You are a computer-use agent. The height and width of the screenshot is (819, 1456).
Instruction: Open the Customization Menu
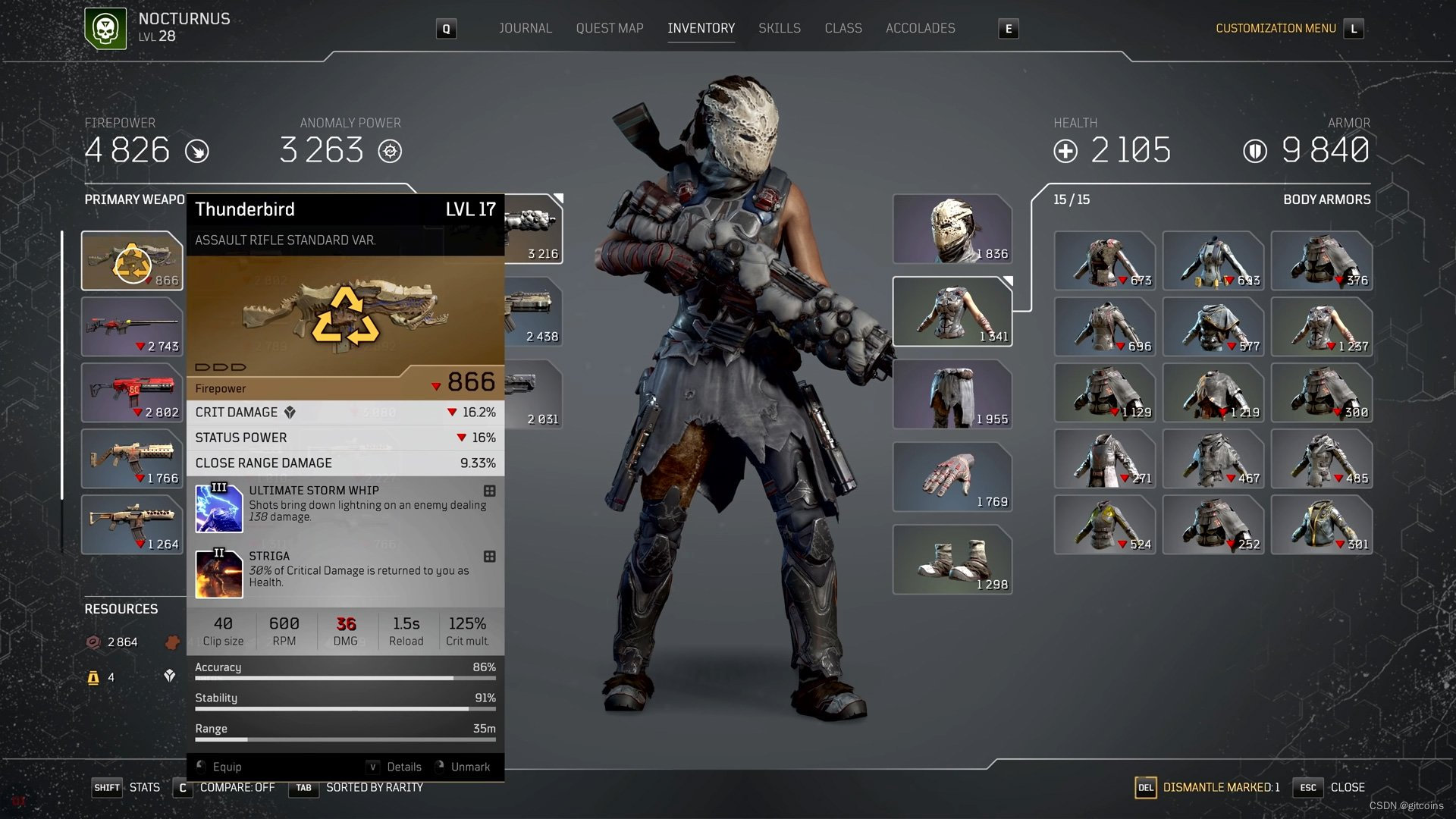coord(1276,28)
